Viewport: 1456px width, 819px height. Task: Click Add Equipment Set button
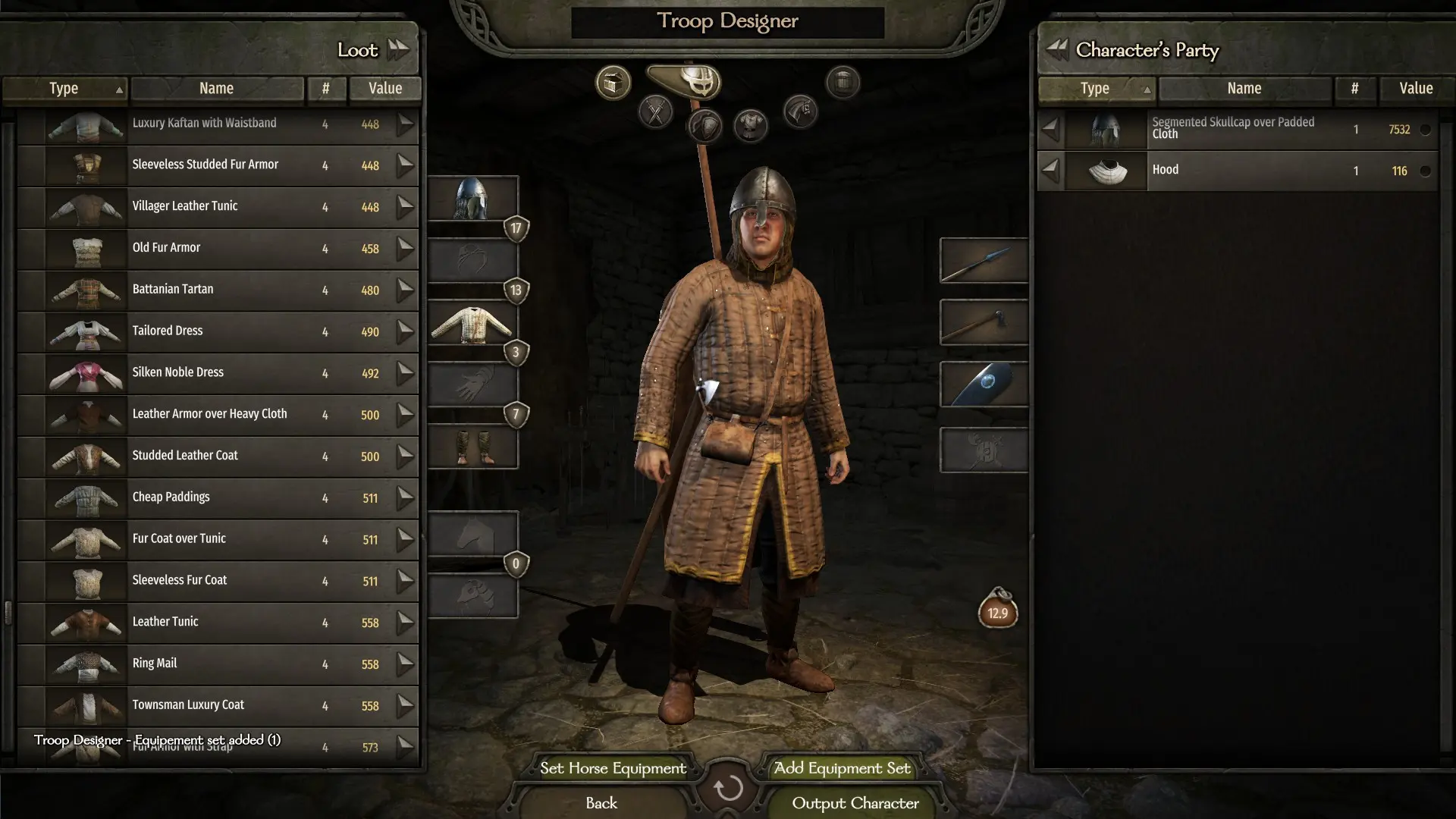click(842, 768)
